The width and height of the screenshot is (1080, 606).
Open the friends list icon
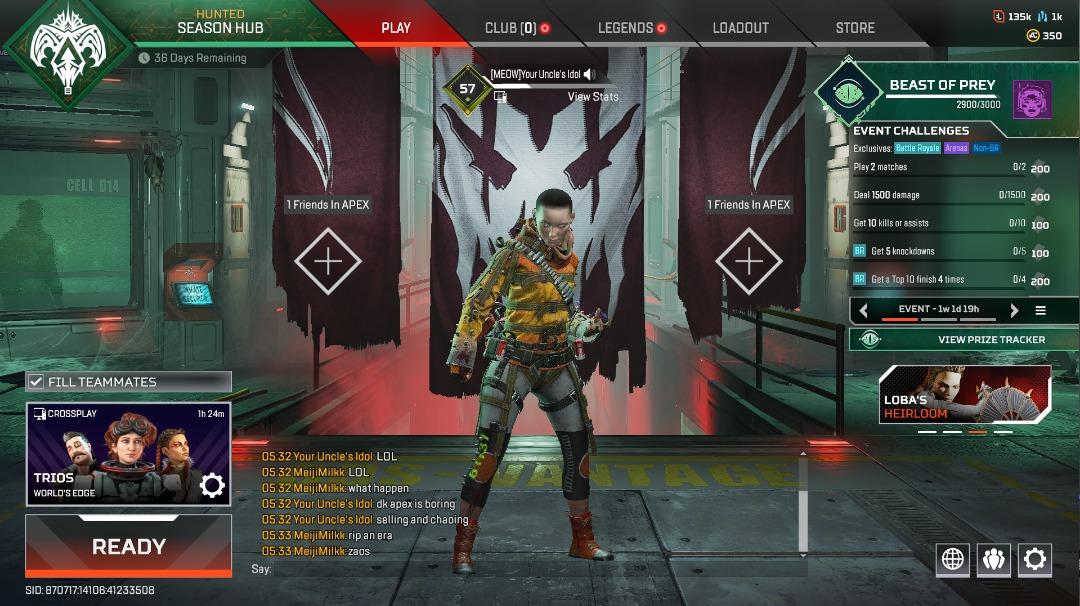(993, 559)
